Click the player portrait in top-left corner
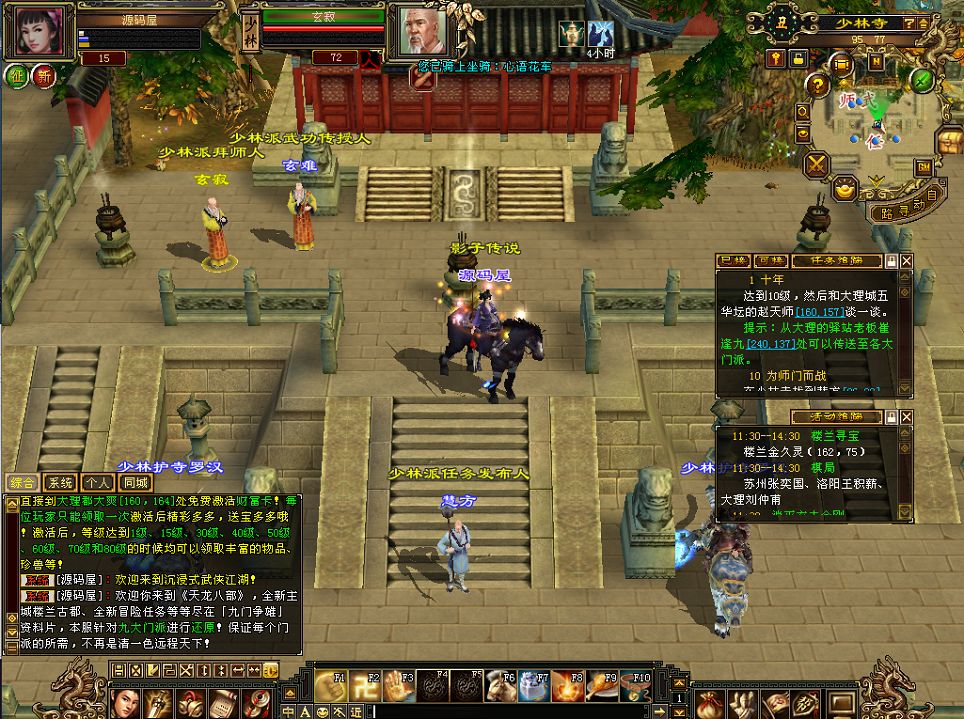This screenshot has width=964, height=719. (38, 32)
